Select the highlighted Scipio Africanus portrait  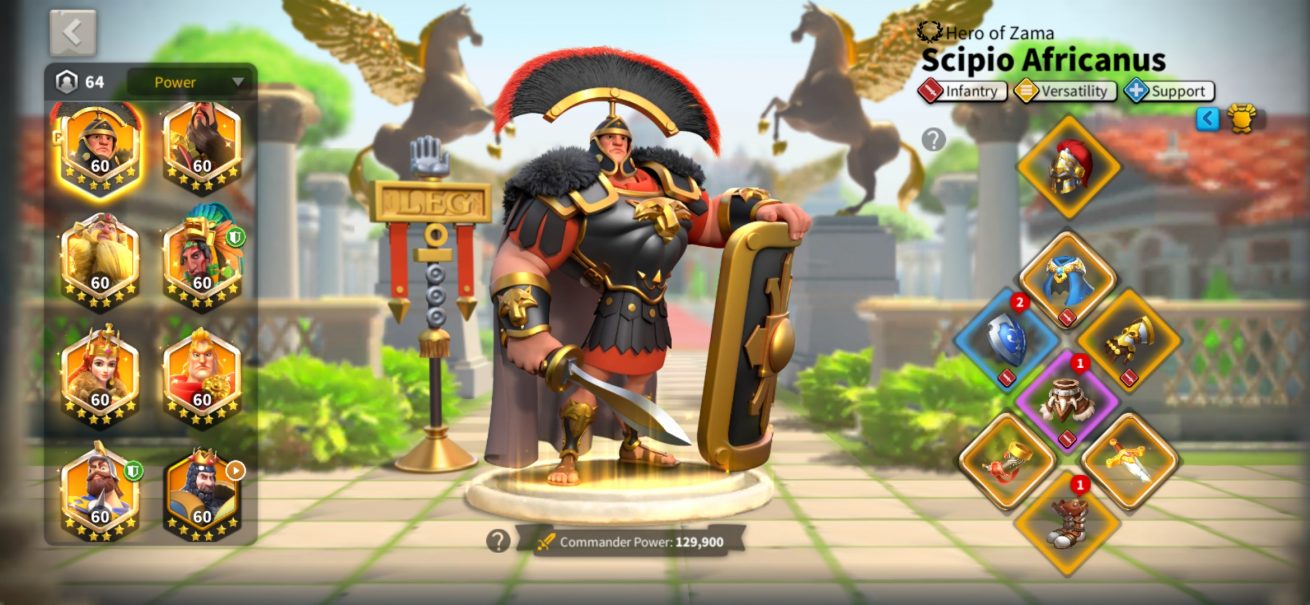[x=100, y=146]
